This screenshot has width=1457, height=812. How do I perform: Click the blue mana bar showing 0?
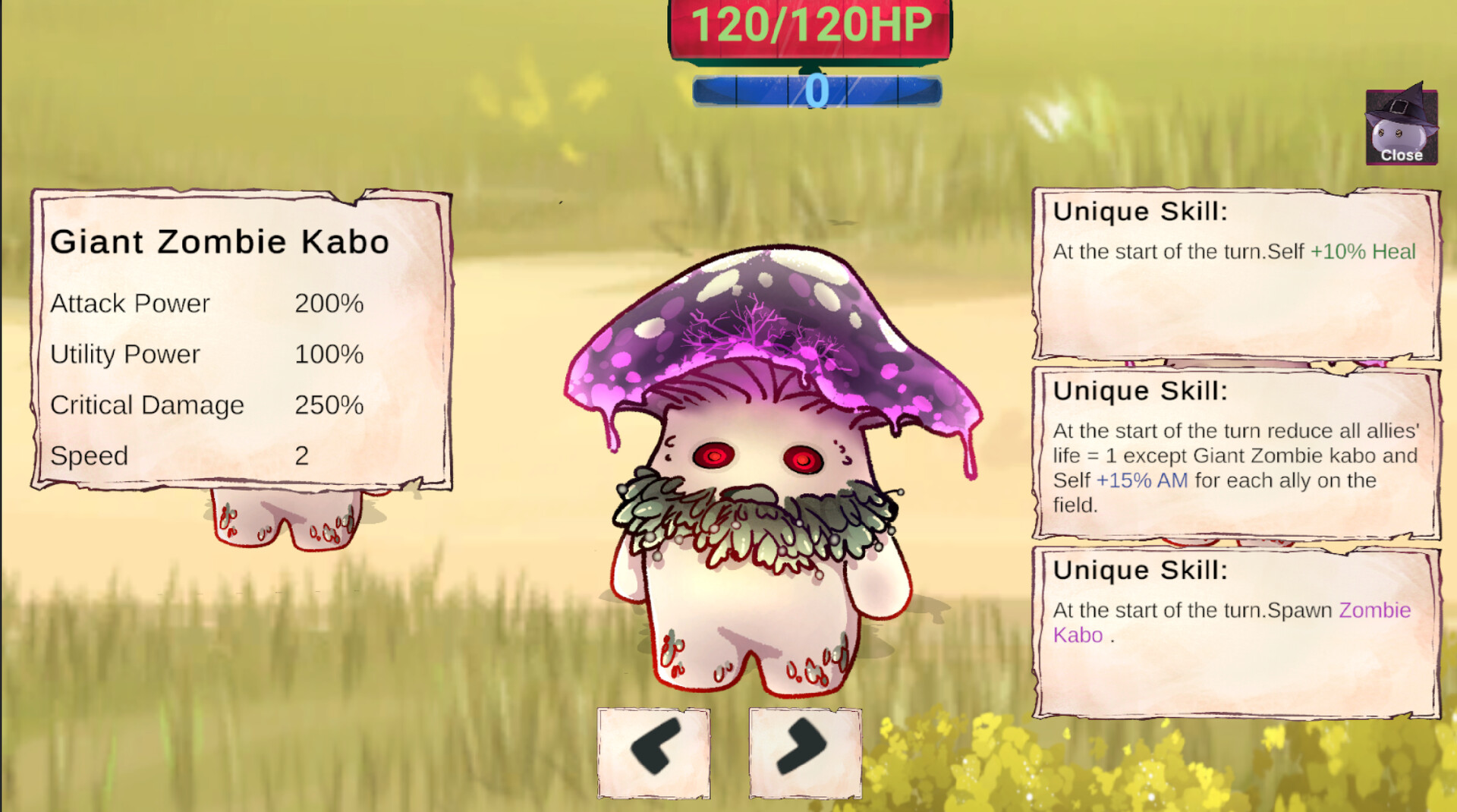[816, 89]
